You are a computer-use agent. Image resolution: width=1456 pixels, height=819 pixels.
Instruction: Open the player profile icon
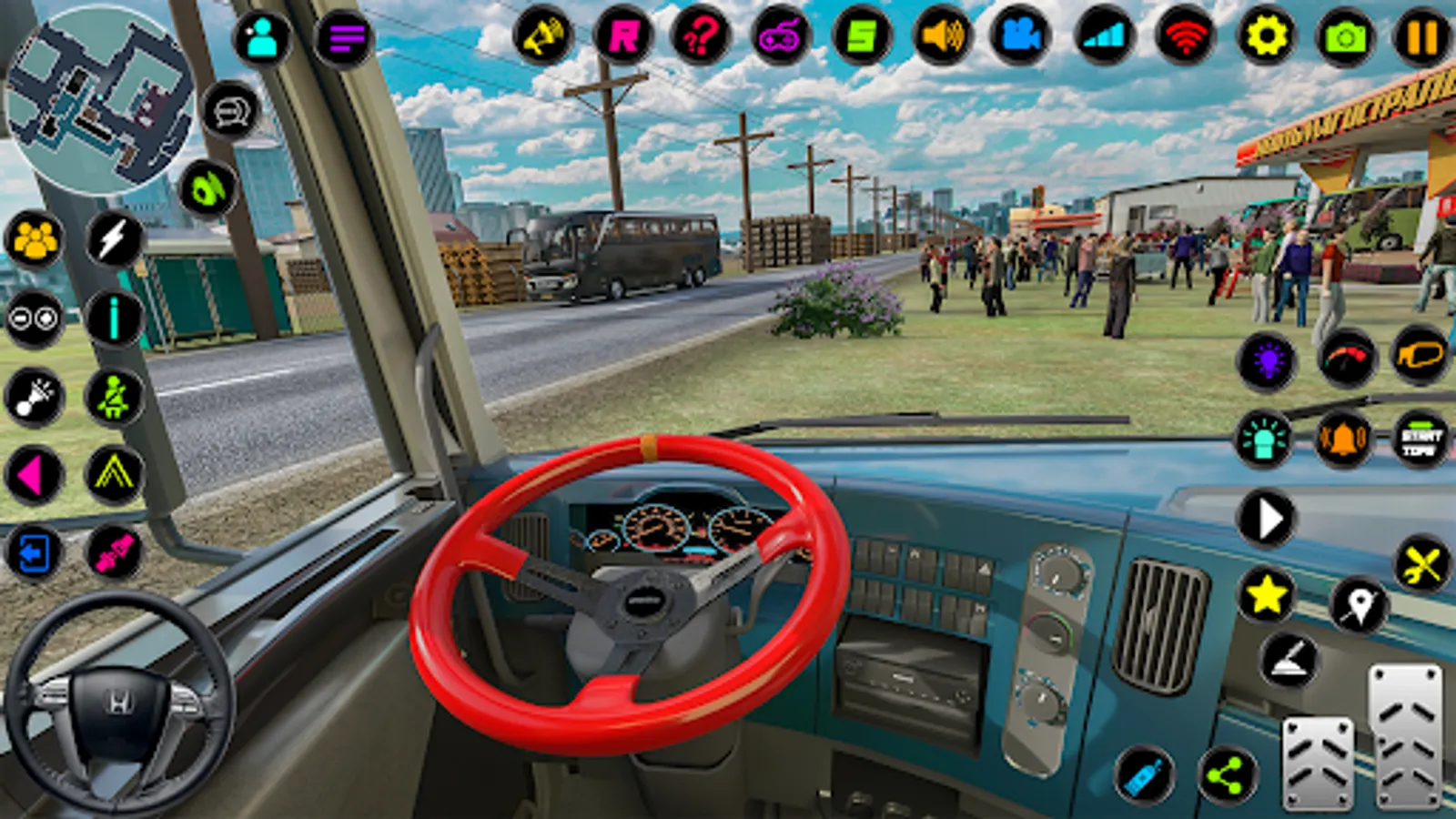[262, 38]
